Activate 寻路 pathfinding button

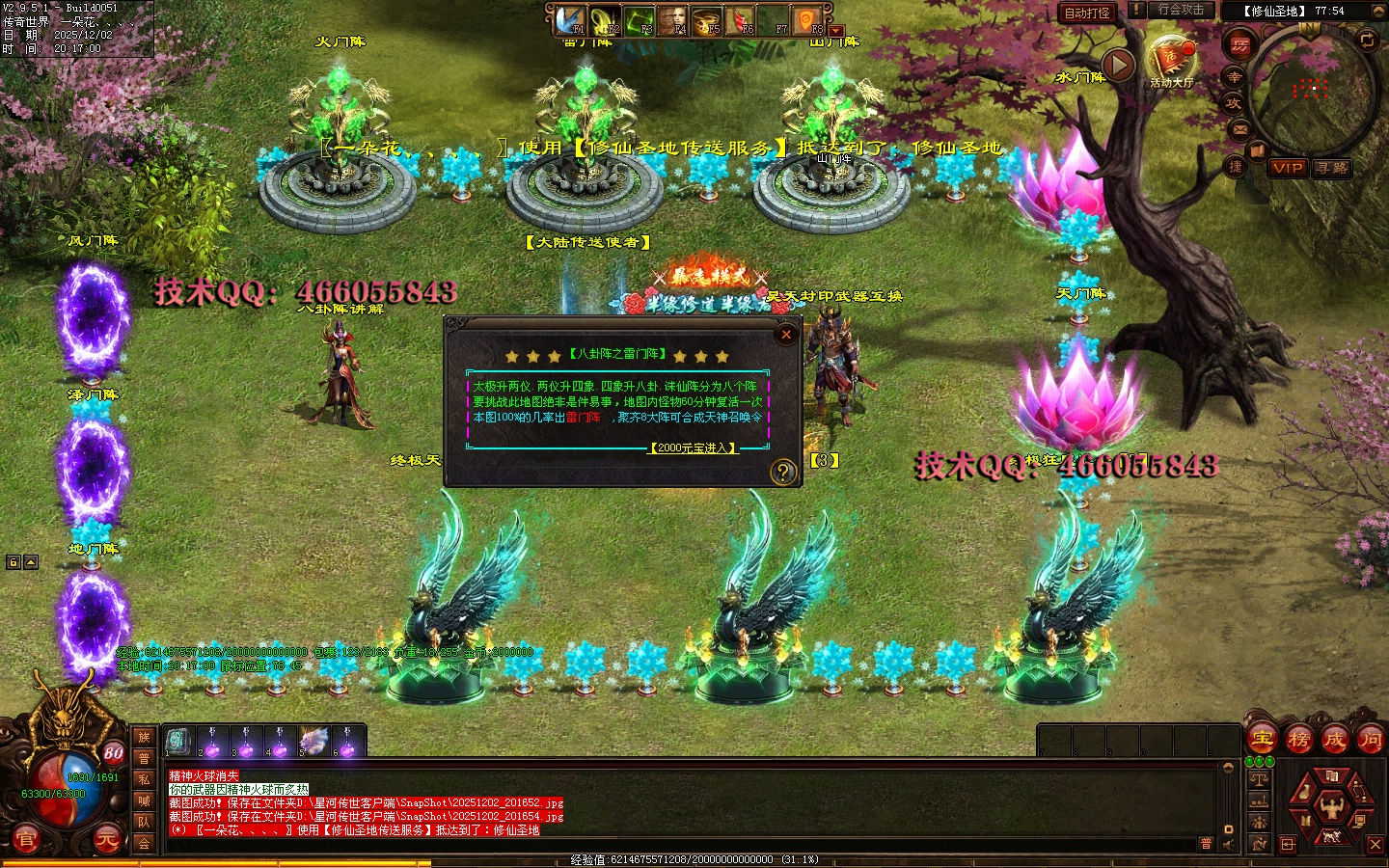[x=1332, y=168]
